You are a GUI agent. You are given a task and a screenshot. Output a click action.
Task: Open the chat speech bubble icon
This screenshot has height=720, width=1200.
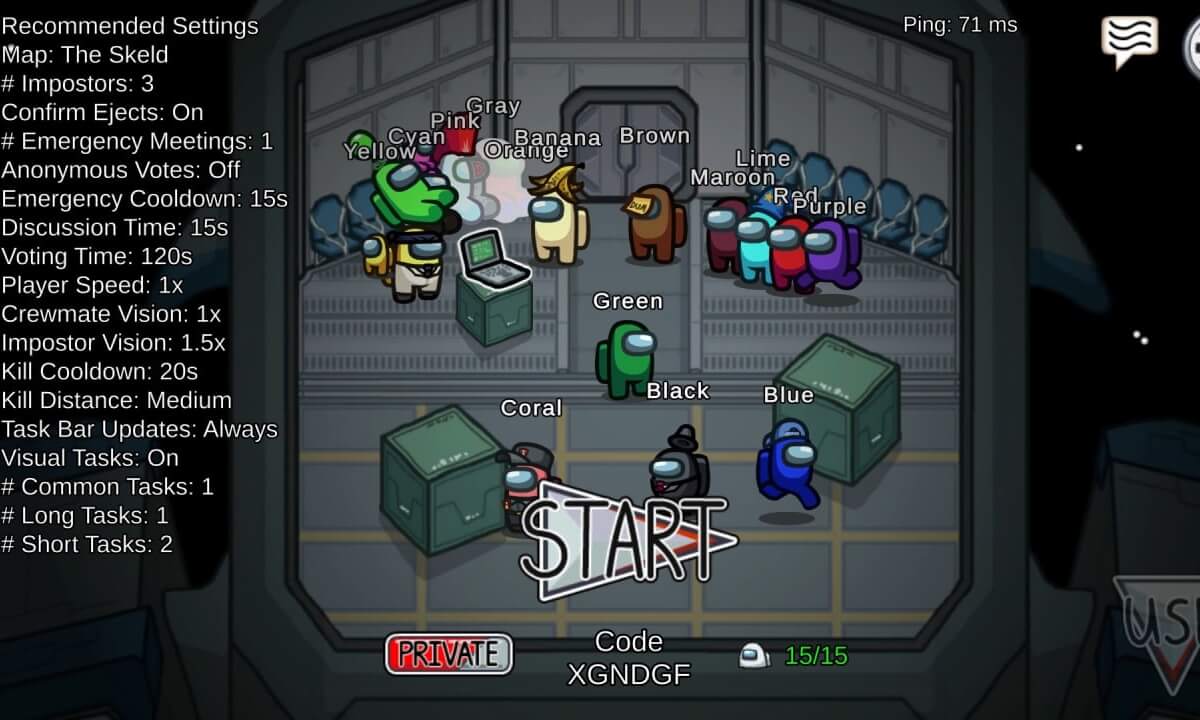[1129, 41]
